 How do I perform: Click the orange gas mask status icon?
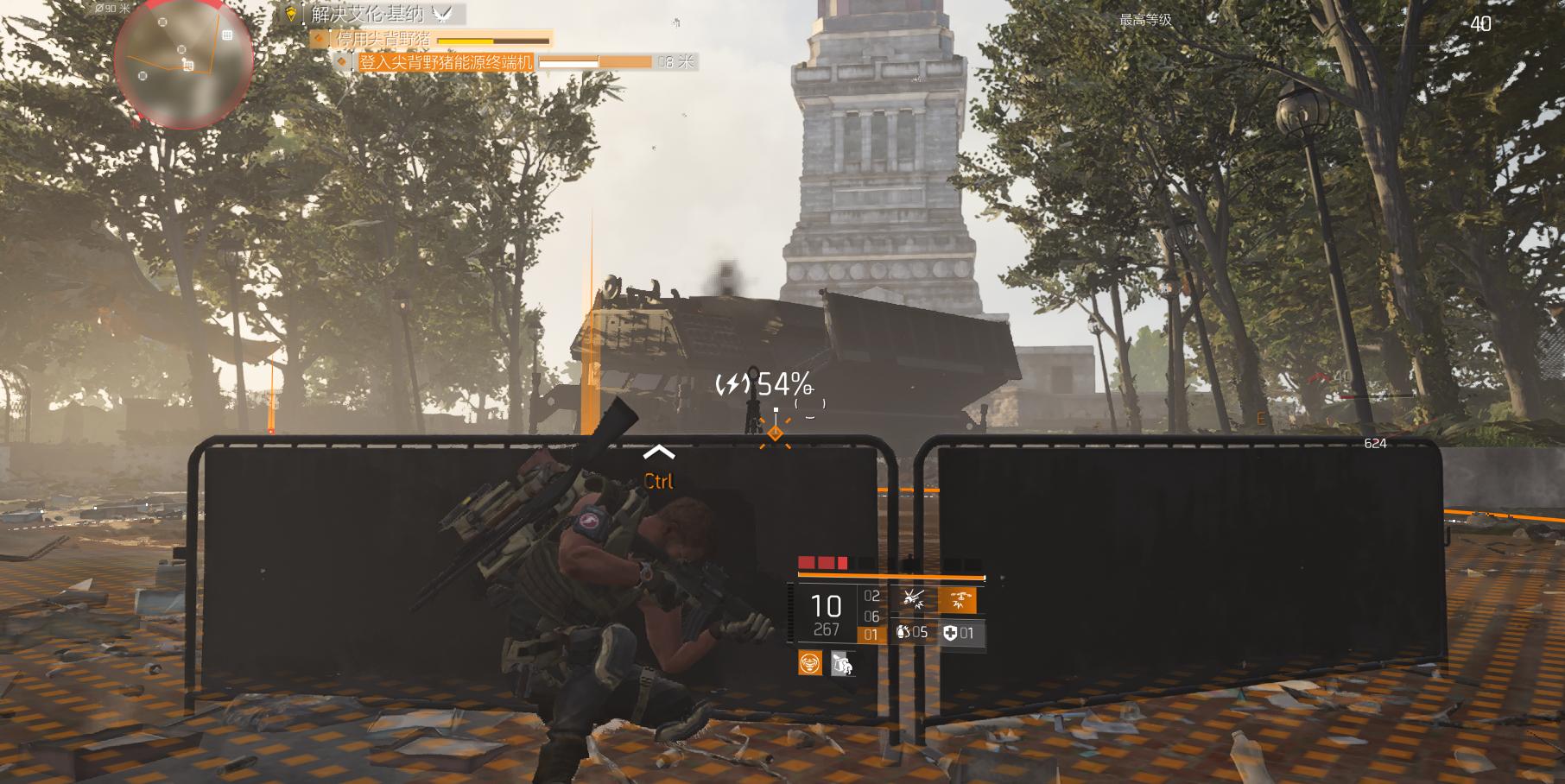(x=809, y=663)
